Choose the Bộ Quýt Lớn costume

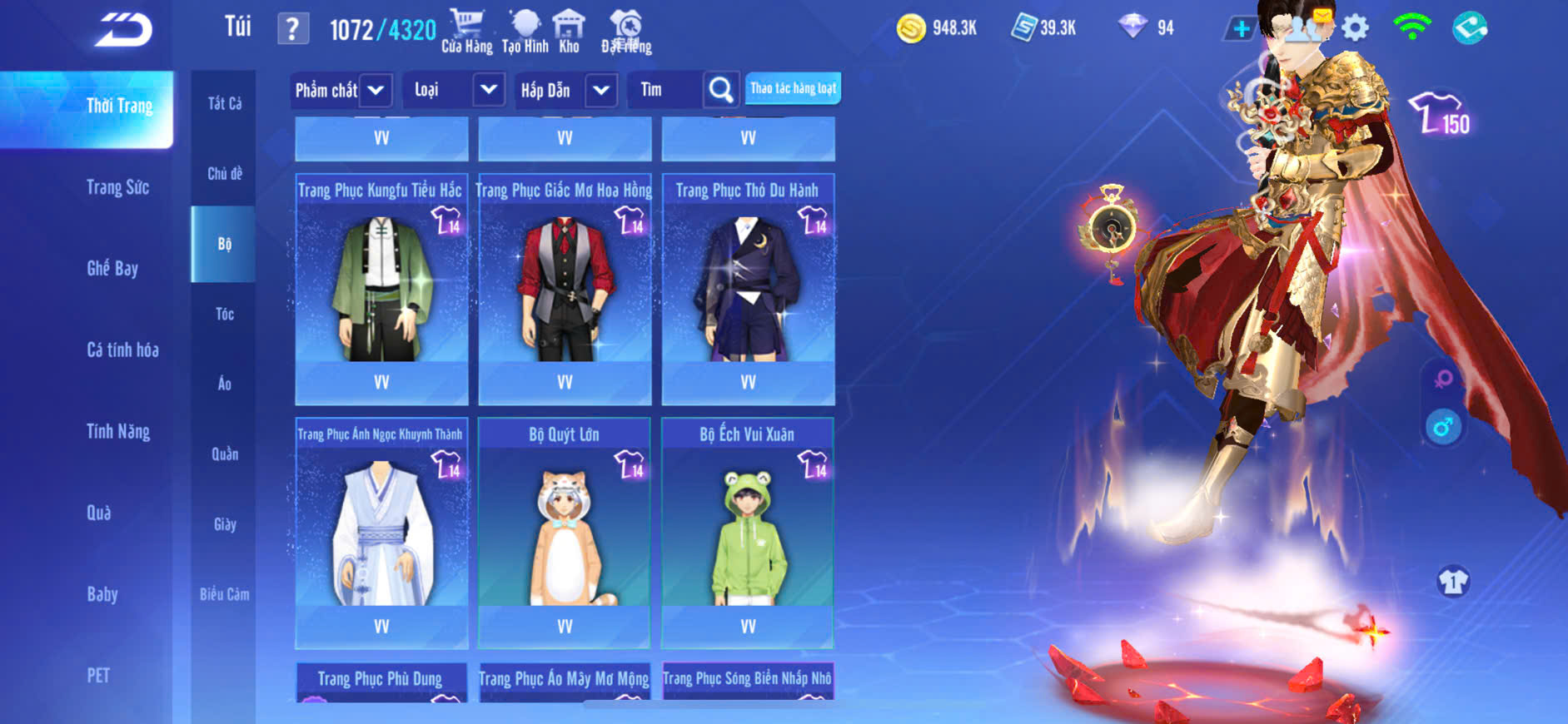point(565,533)
